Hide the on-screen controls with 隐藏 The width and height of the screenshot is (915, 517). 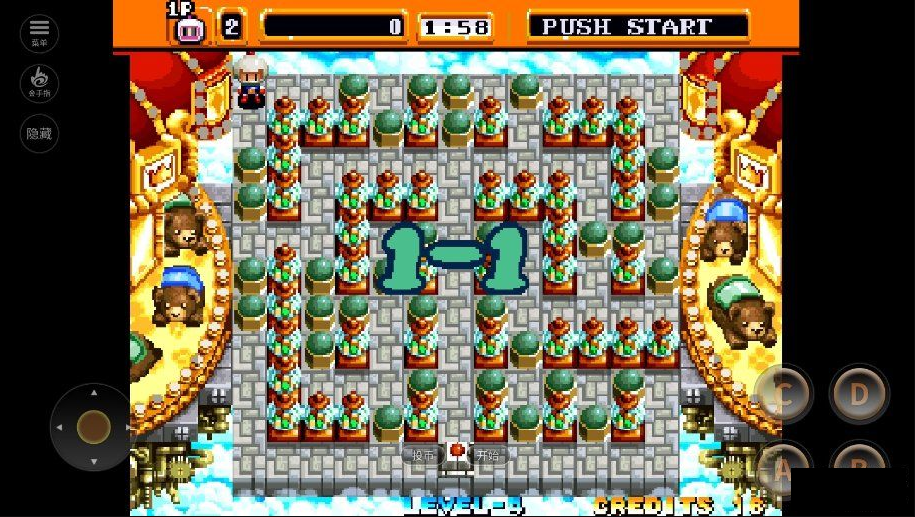pyautogui.click(x=39, y=134)
